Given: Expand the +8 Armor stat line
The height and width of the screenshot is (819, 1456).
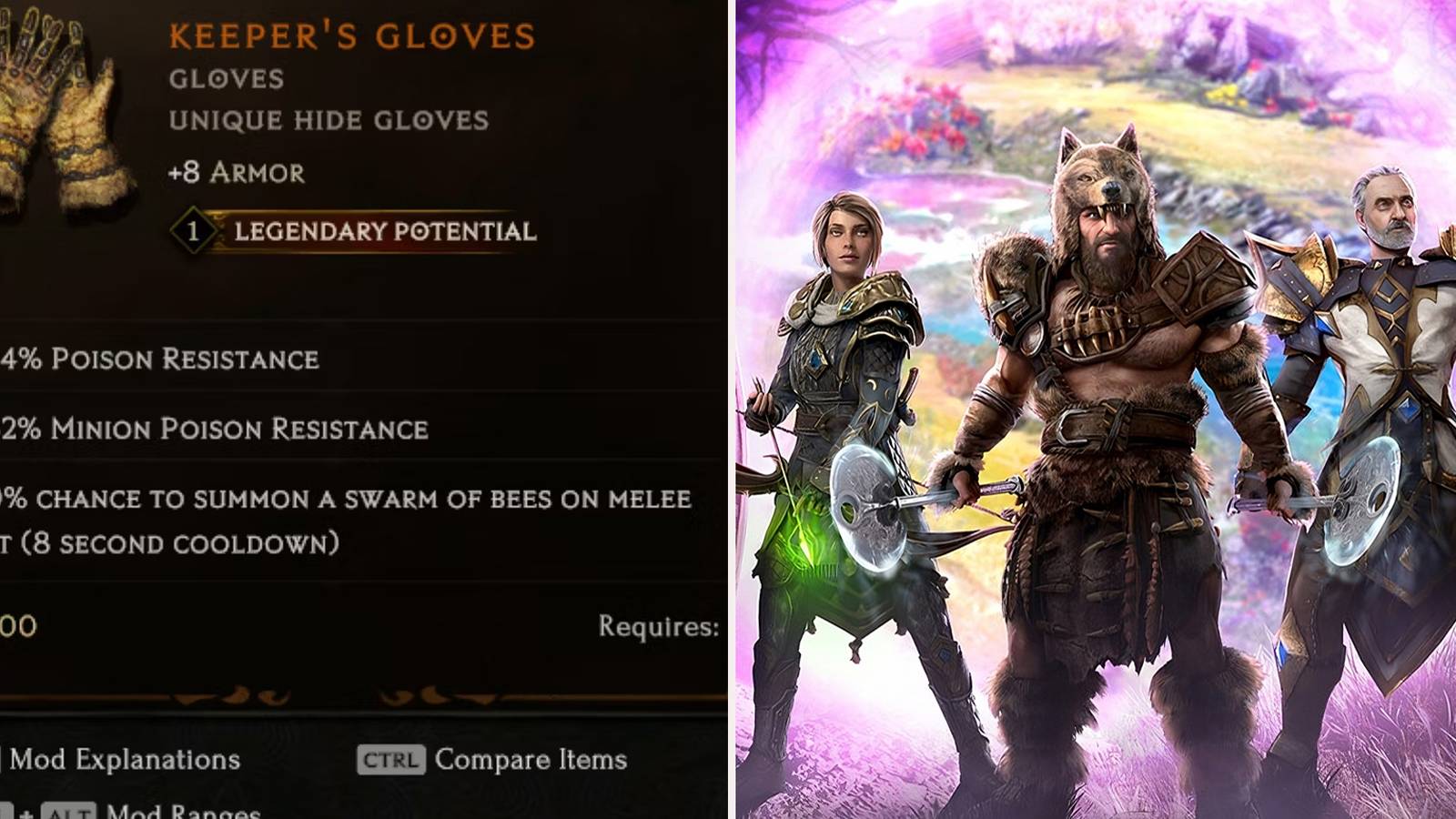Looking at the screenshot, I should (237, 171).
